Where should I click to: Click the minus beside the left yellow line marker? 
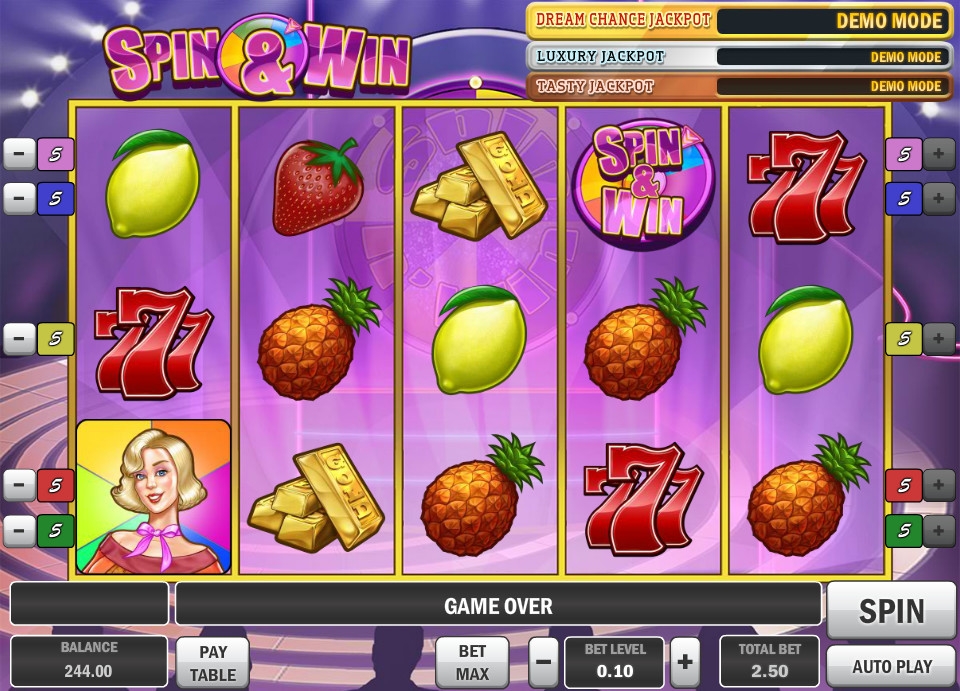(x=19, y=339)
